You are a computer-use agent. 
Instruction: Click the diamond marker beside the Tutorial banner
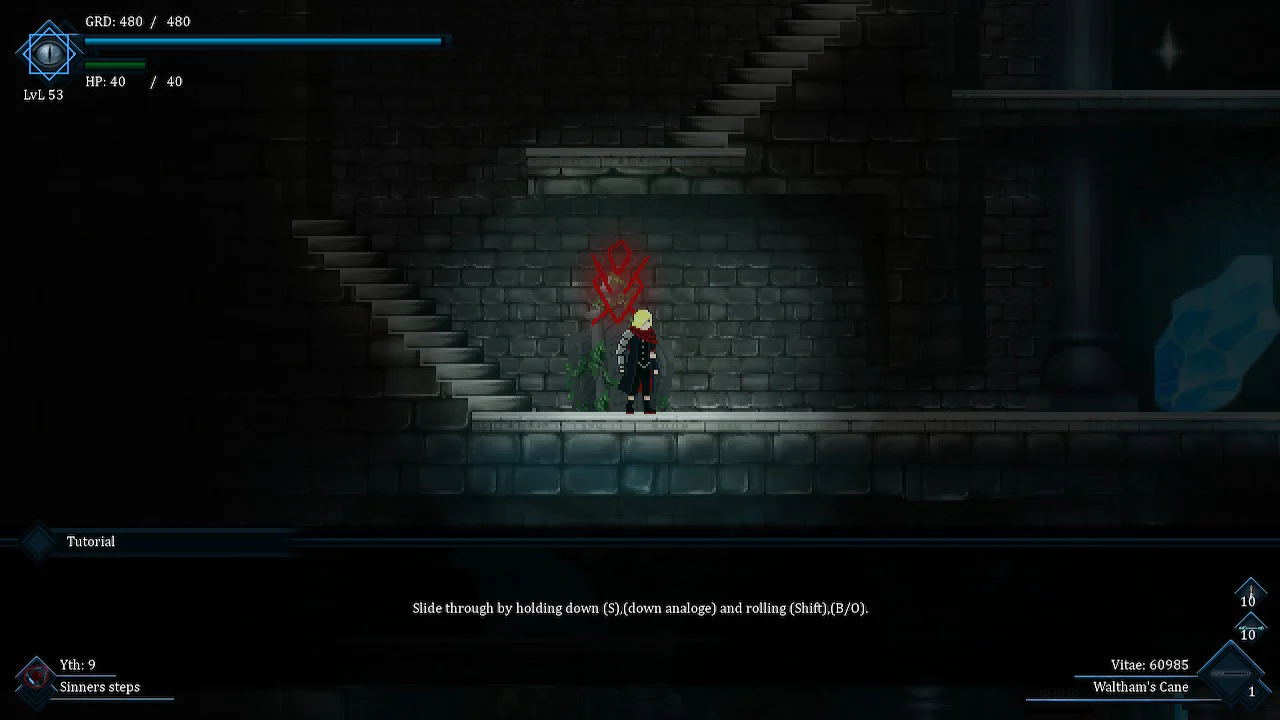click(x=37, y=541)
